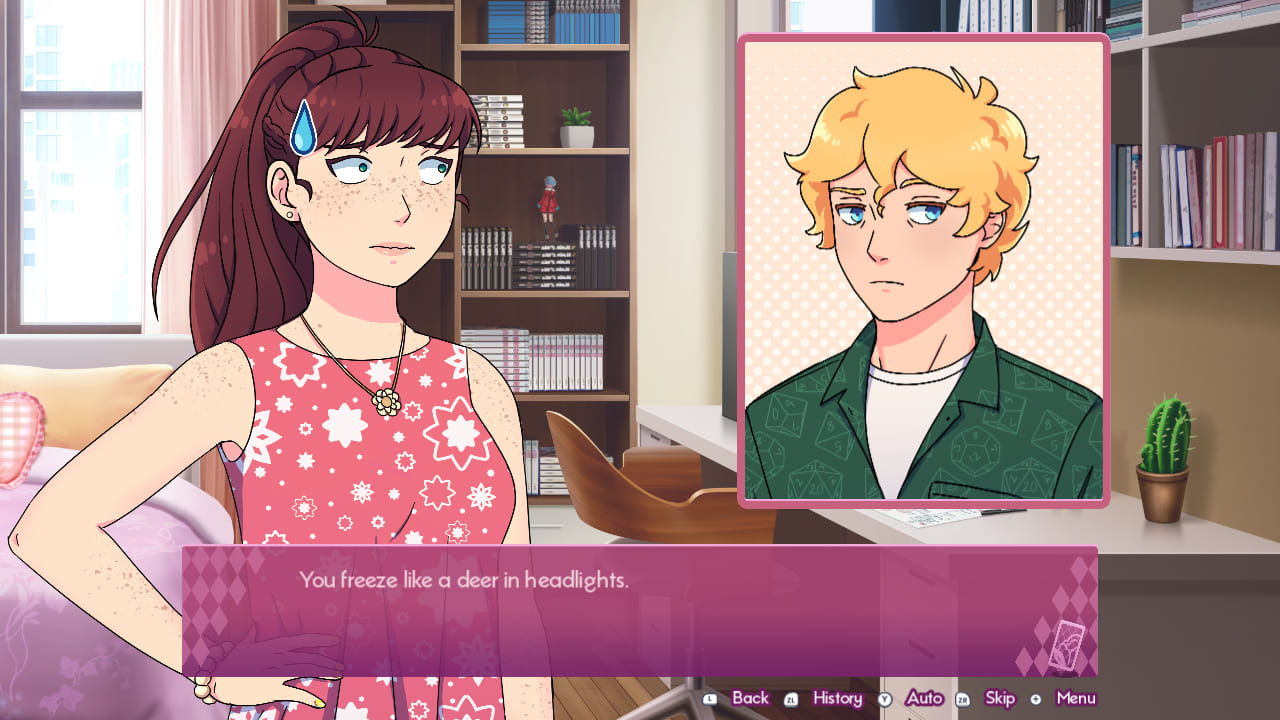Click Back to rewind to previous line
Viewport: 1280px width, 720px height.
pos(749,698)
